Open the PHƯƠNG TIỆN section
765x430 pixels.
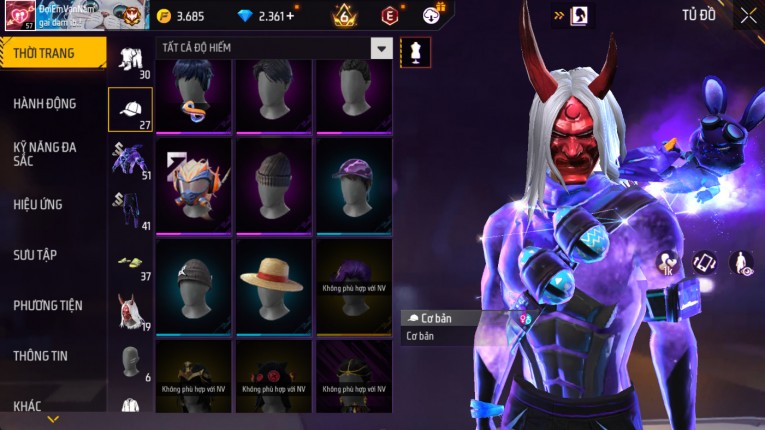click(48, 305)
